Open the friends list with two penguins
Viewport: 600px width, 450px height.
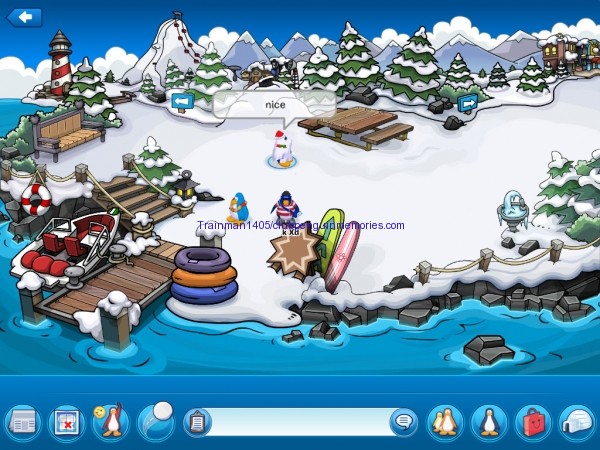click(444, 422)
